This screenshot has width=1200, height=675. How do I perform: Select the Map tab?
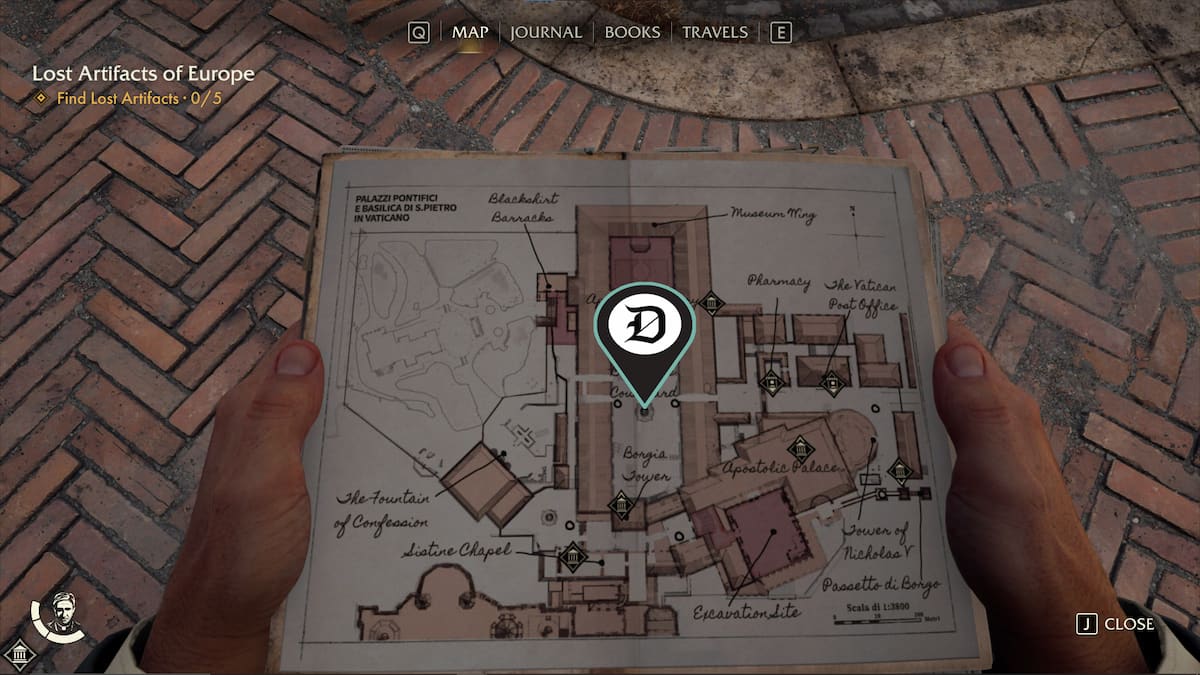[470, 32]
